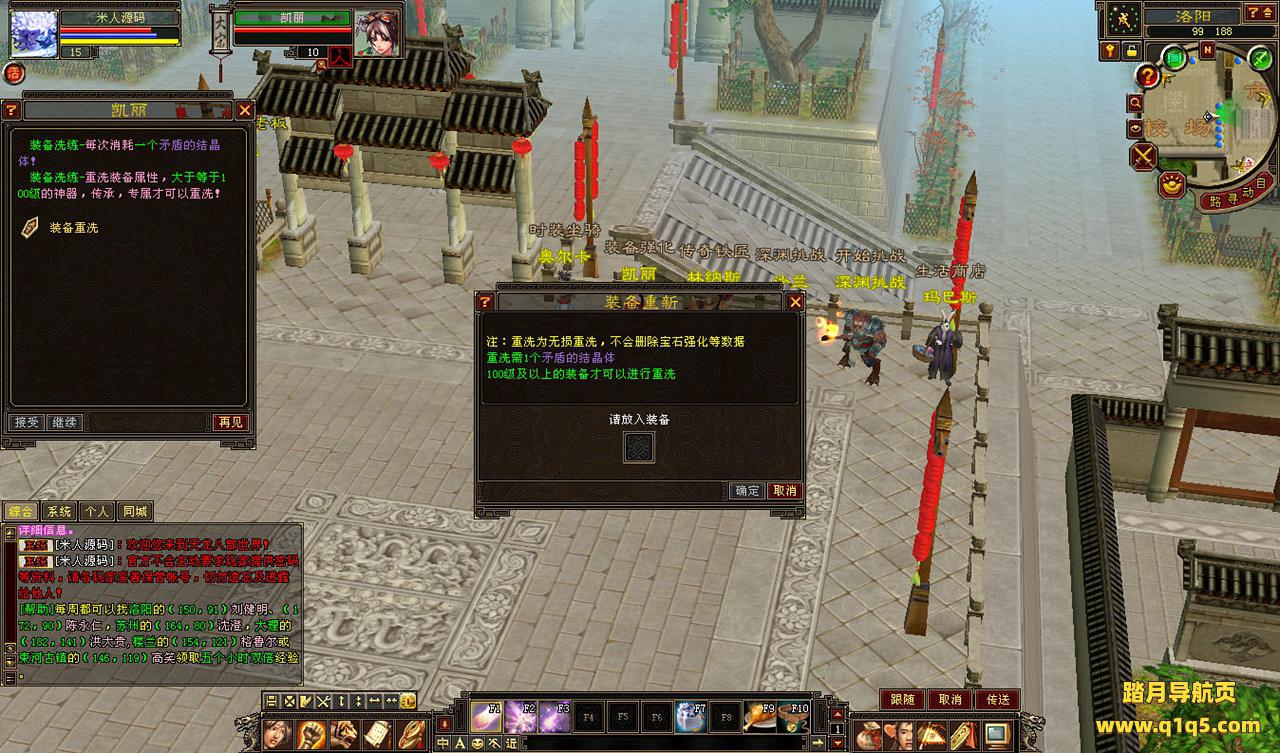This screenshot has height=753, width=1280.
Task: Click the 跟随 follow button
Action: [x=902, y=700]
